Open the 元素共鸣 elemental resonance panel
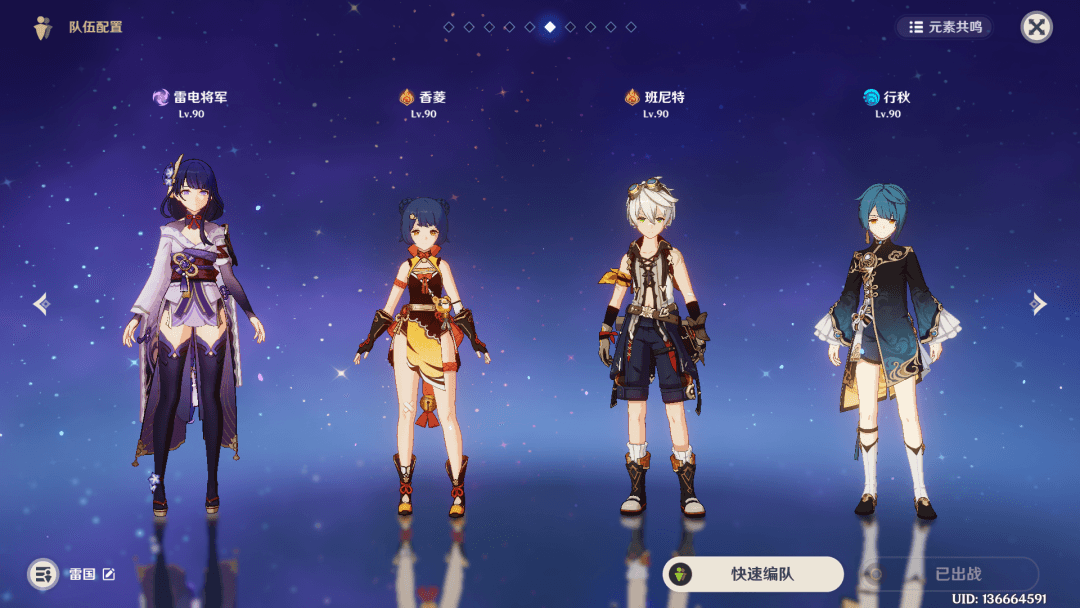The width and height of the screenshot is (1080, 608). click(x=944, y=27)
